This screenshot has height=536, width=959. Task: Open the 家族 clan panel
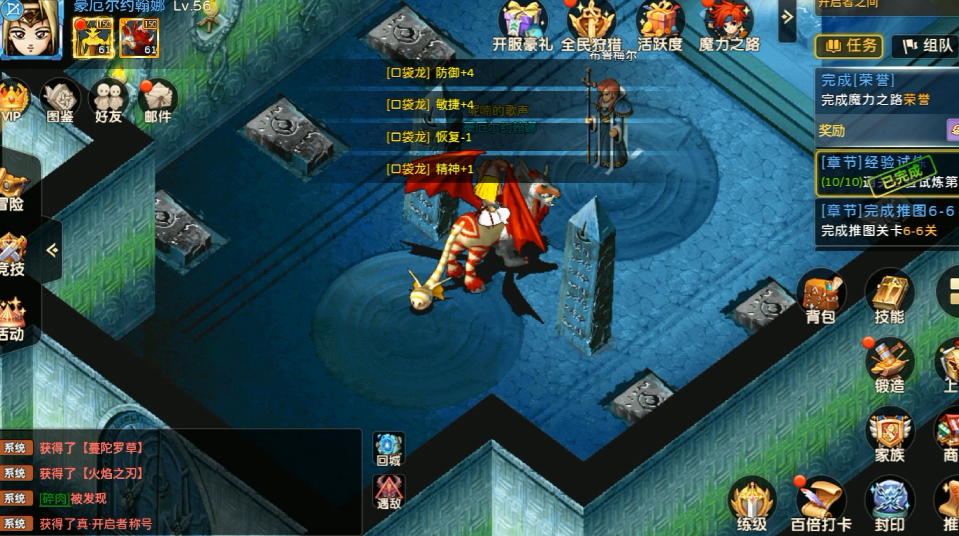(x=888, y=433)
